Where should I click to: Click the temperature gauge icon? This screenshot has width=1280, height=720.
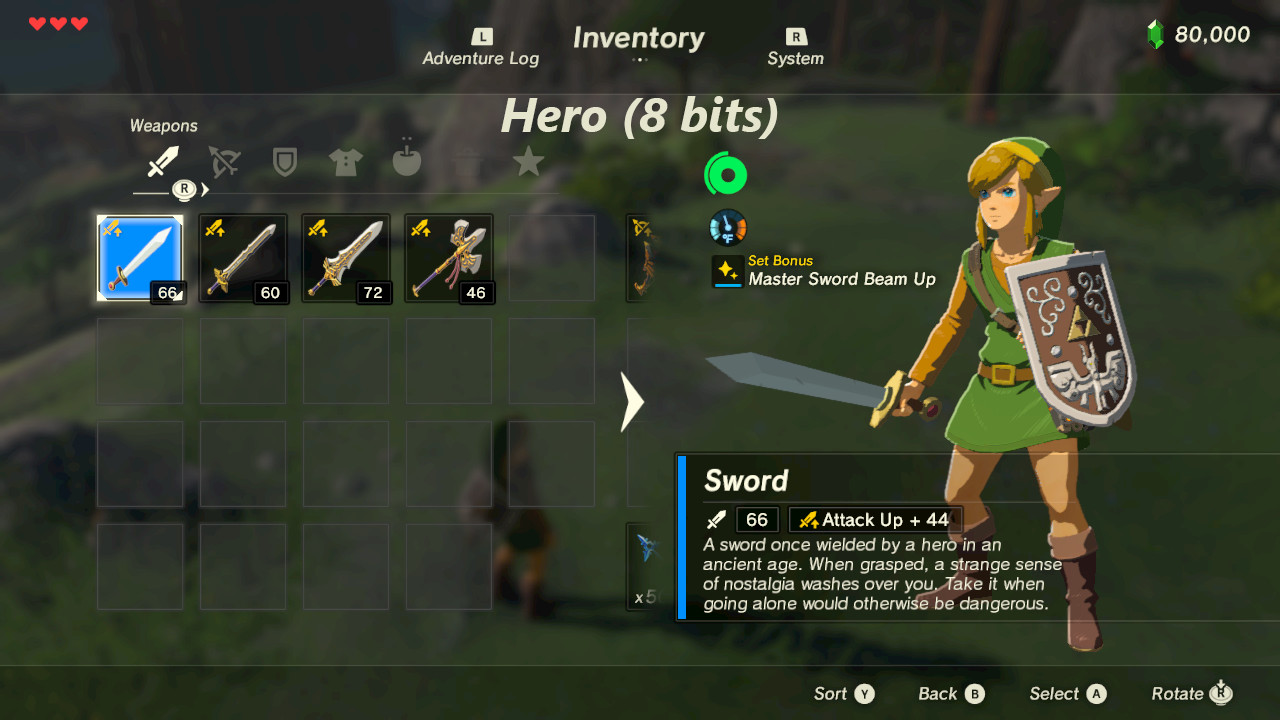727,227
